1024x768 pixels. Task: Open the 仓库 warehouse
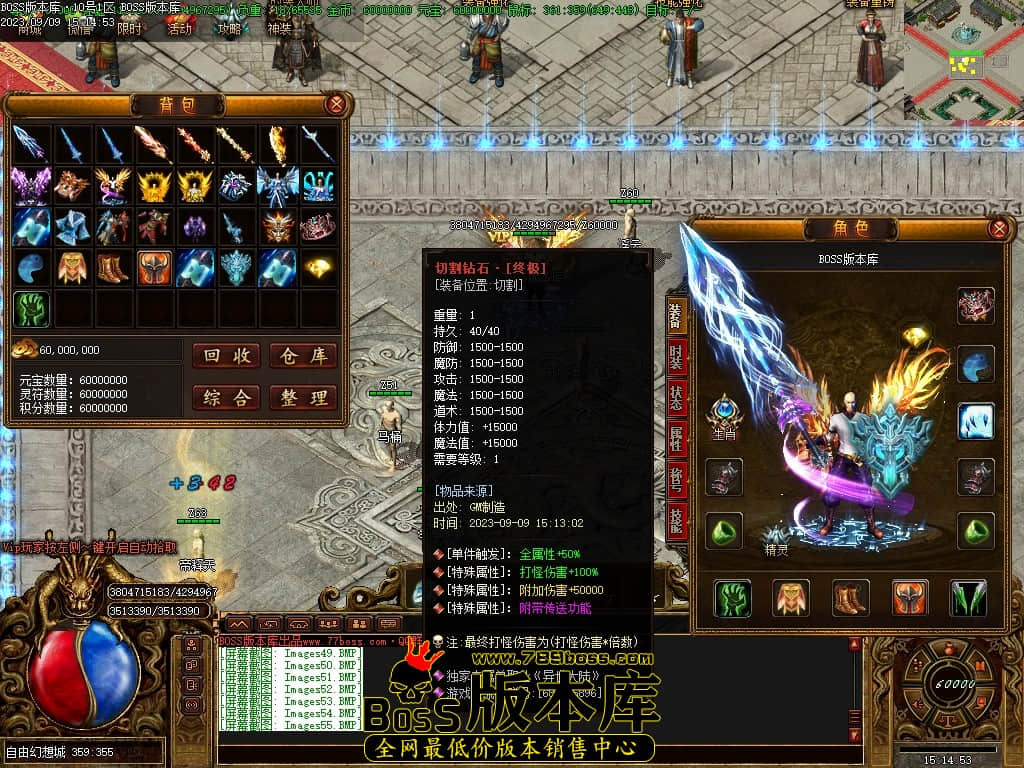pos(303,356)
